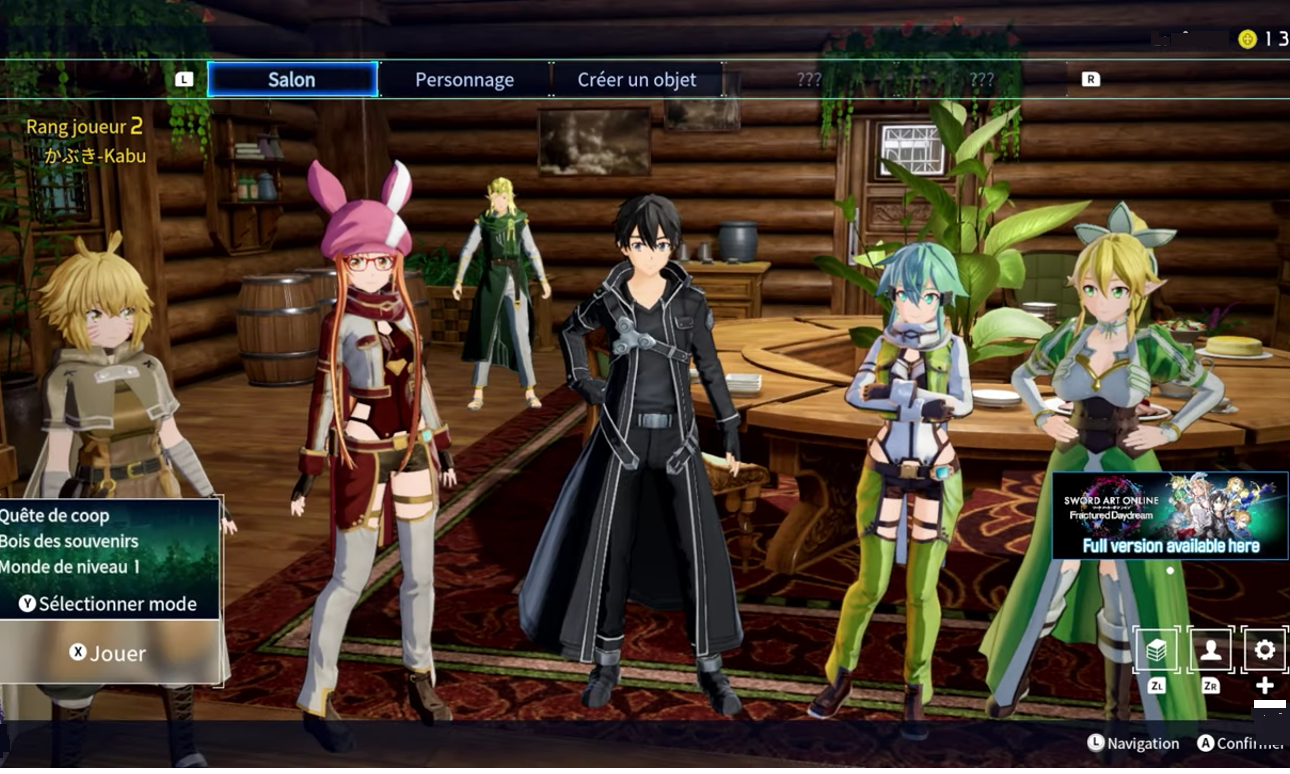Image resolution: width=1290 pixels, height=774 pixels.
Task: Select the Créer un objet tab
Action: point(637,80)
